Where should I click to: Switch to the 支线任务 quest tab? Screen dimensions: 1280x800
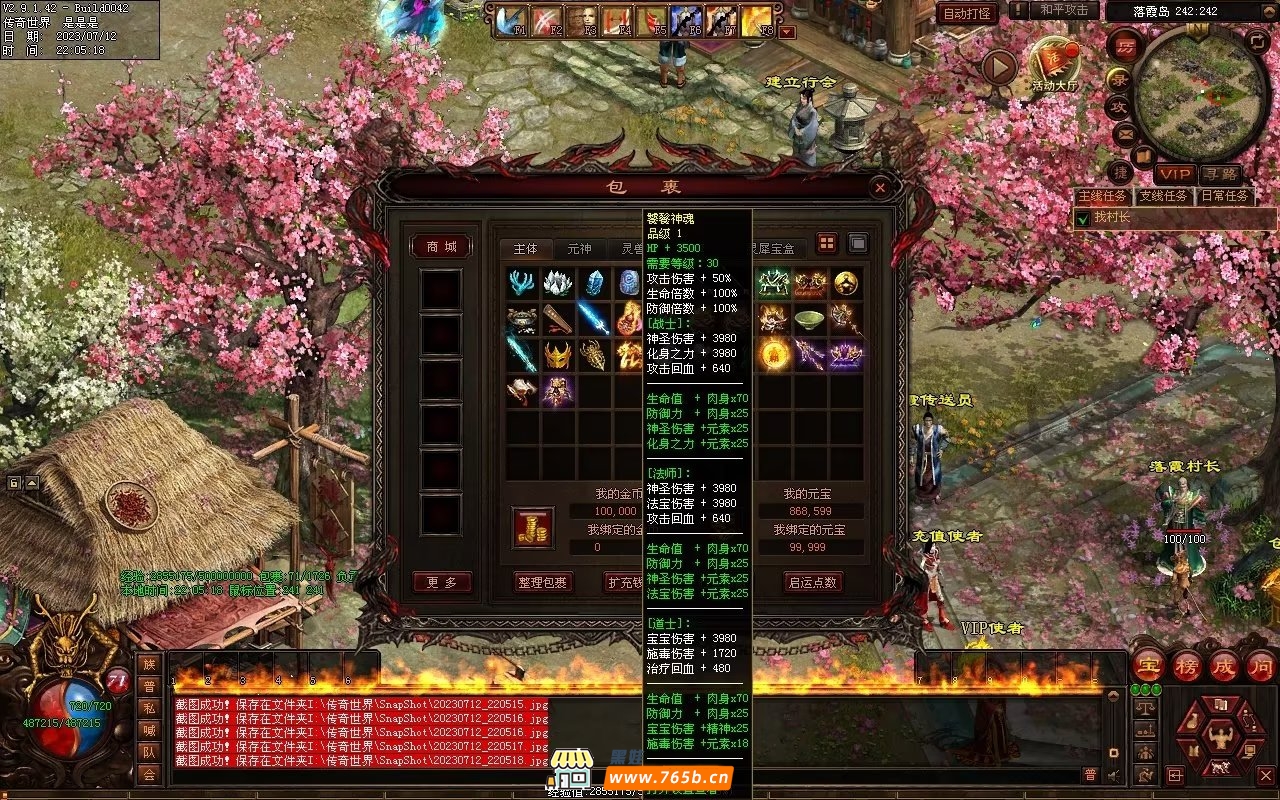[1165, 196]
